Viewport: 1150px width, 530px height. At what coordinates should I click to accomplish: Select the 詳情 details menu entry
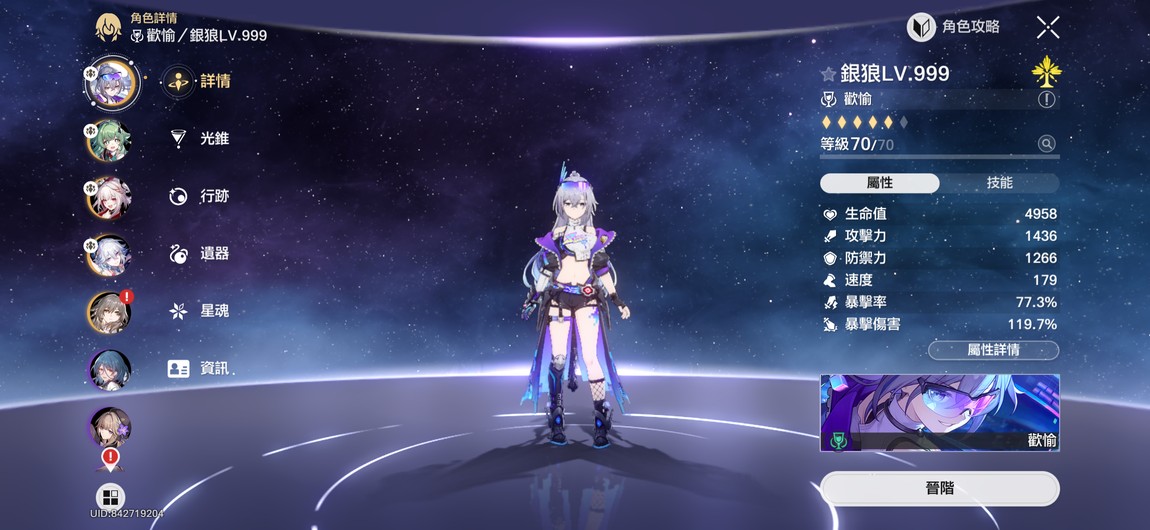[200, 82]
